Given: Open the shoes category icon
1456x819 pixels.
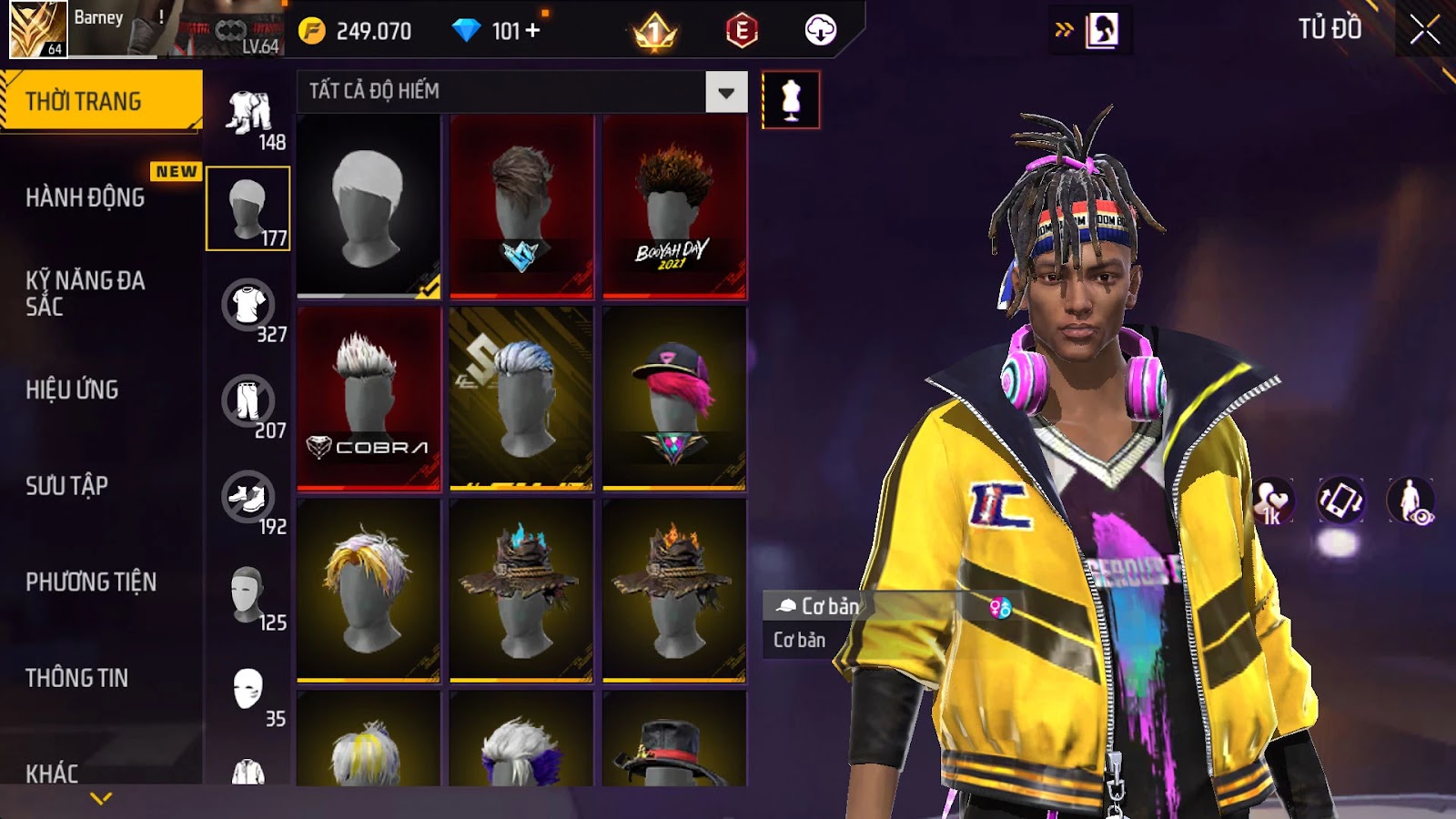Looking at the screenshot, I should [x=248, y=497].
